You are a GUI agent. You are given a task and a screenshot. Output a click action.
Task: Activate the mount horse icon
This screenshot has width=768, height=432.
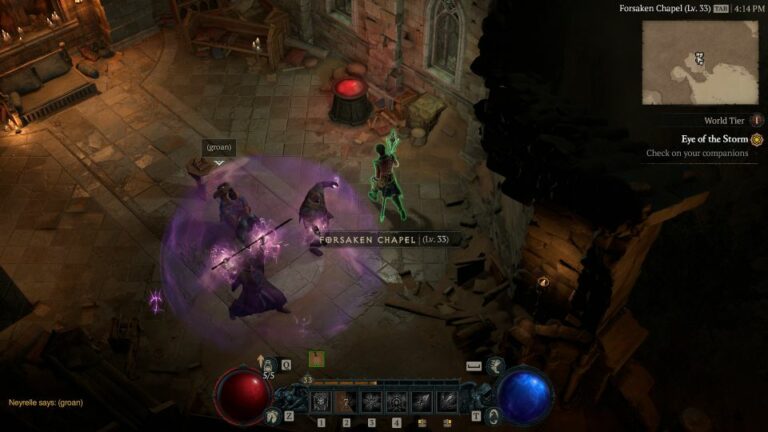click(273, 415)
